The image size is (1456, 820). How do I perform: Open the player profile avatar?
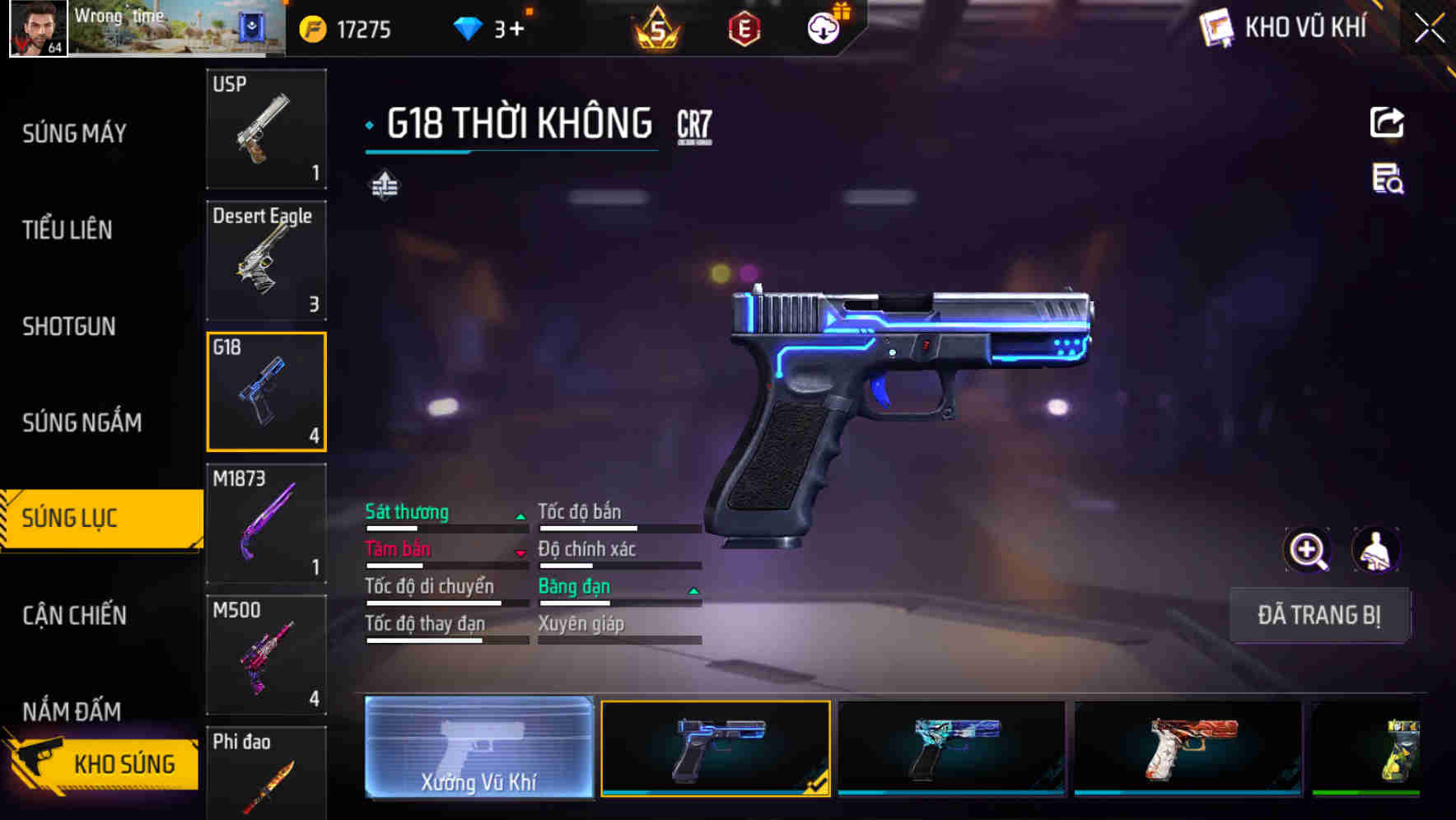(38, 28)
